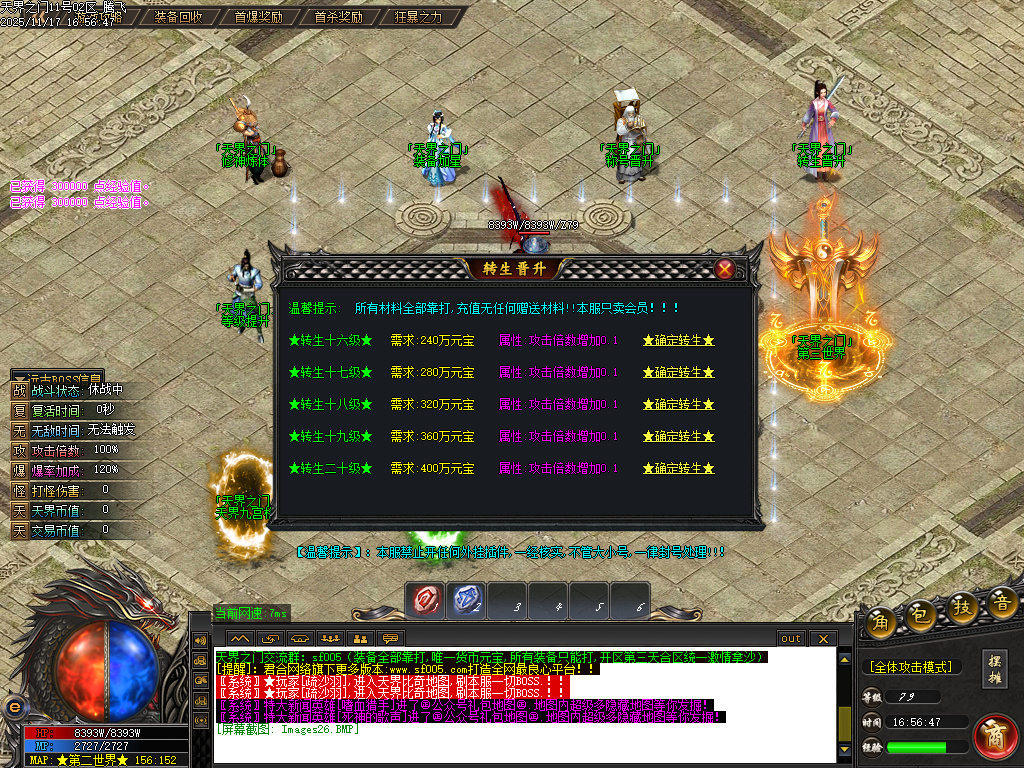
Task: Open the 首杀奖励 rewards panel
Action: [x=338, y=17]
